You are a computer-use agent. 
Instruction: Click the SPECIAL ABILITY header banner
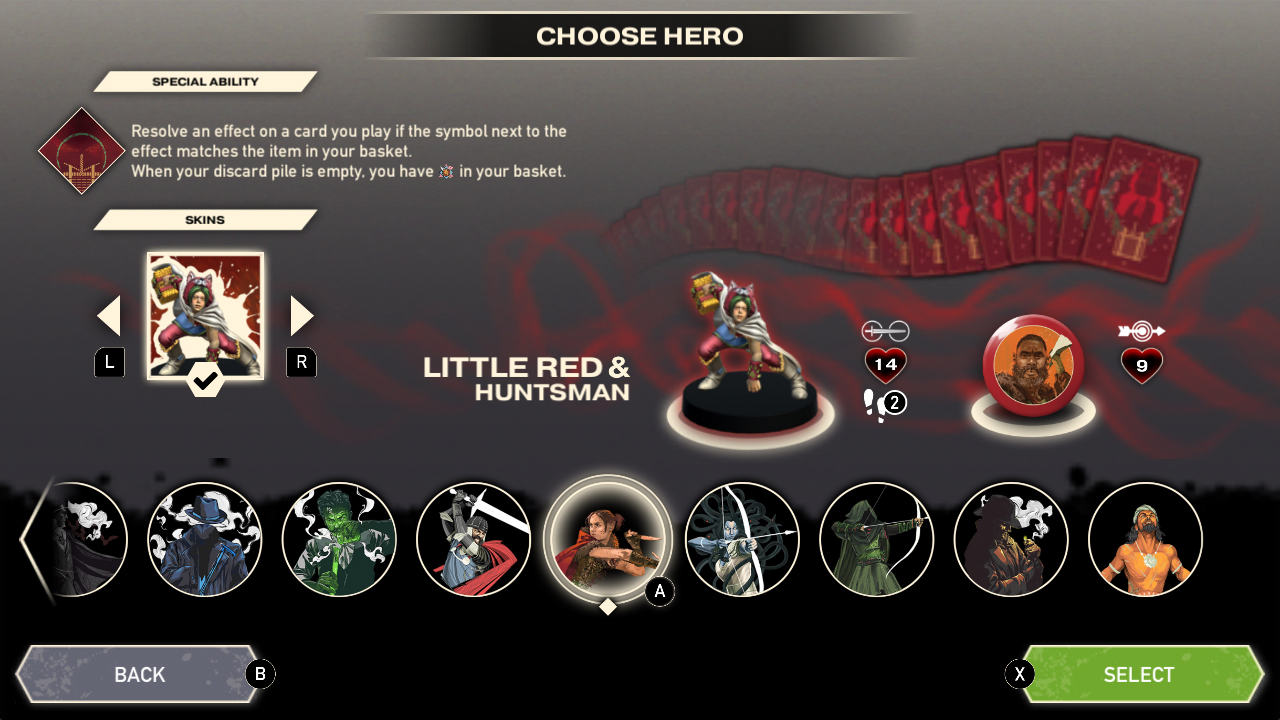(x=205, y=81)
